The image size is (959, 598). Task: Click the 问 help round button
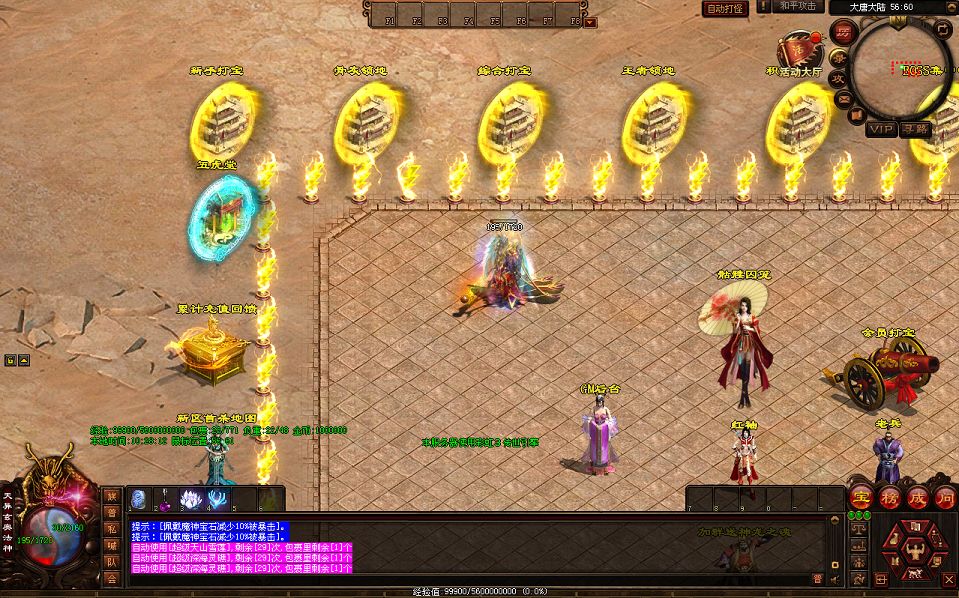coord(946,497)
